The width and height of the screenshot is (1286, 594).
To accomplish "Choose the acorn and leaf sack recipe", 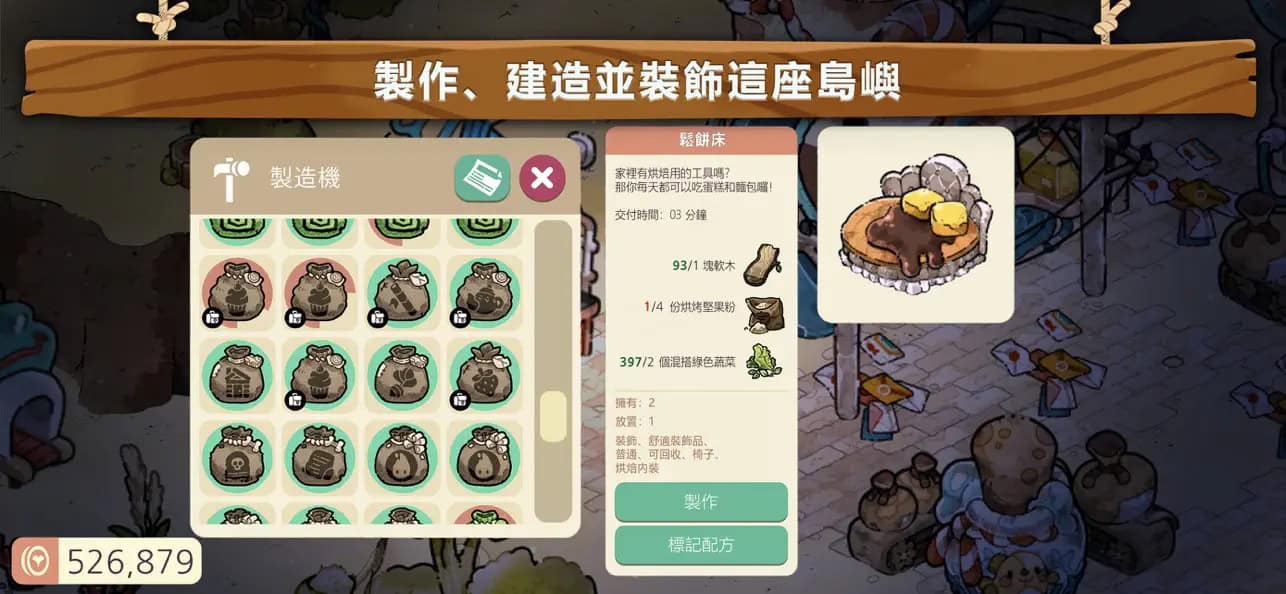I will pyautogui.click(x=402, y=376).
